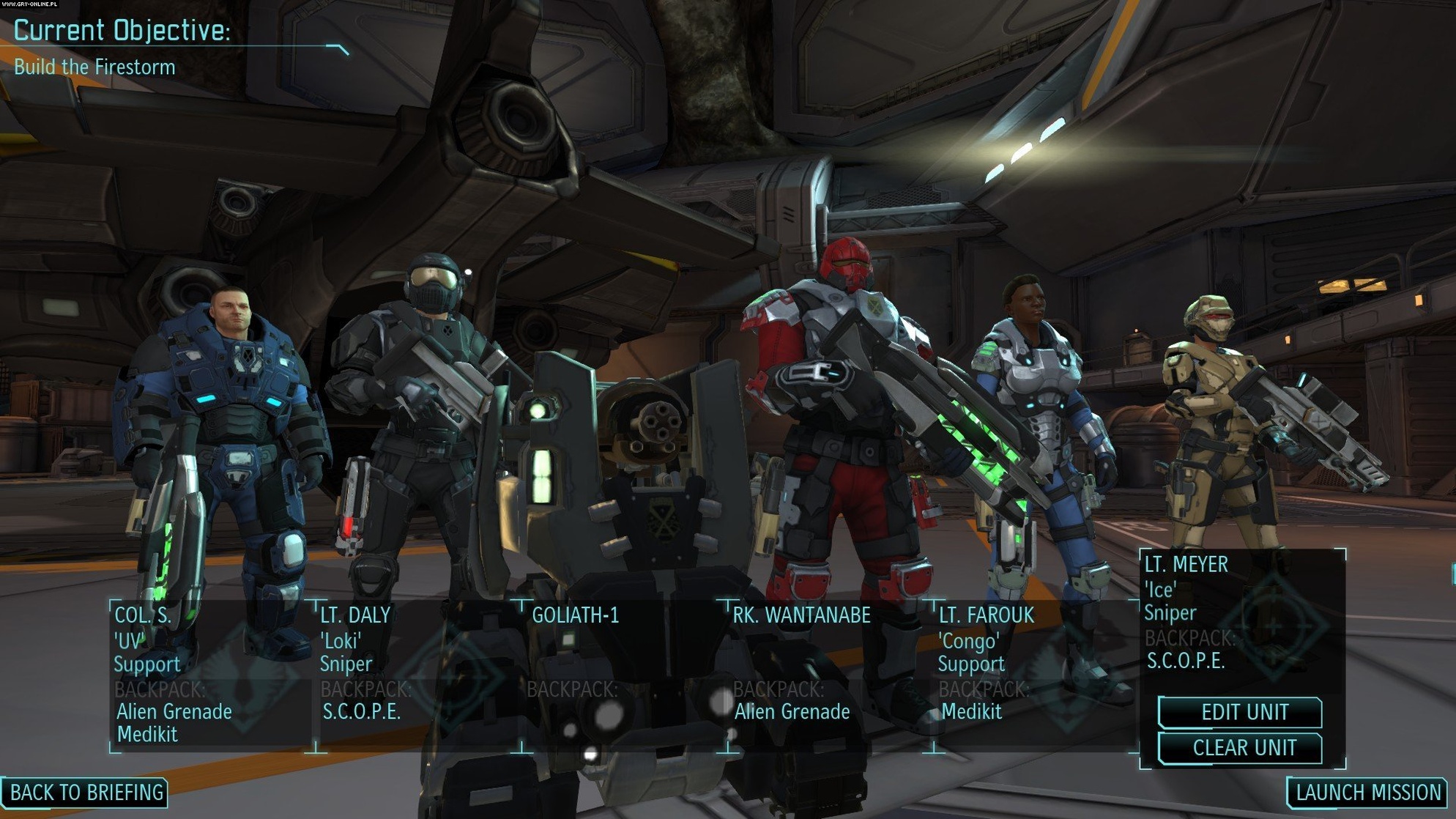This screenshot has width=1456, height=819.
Task: Launch the mission
Action: 1367,792
